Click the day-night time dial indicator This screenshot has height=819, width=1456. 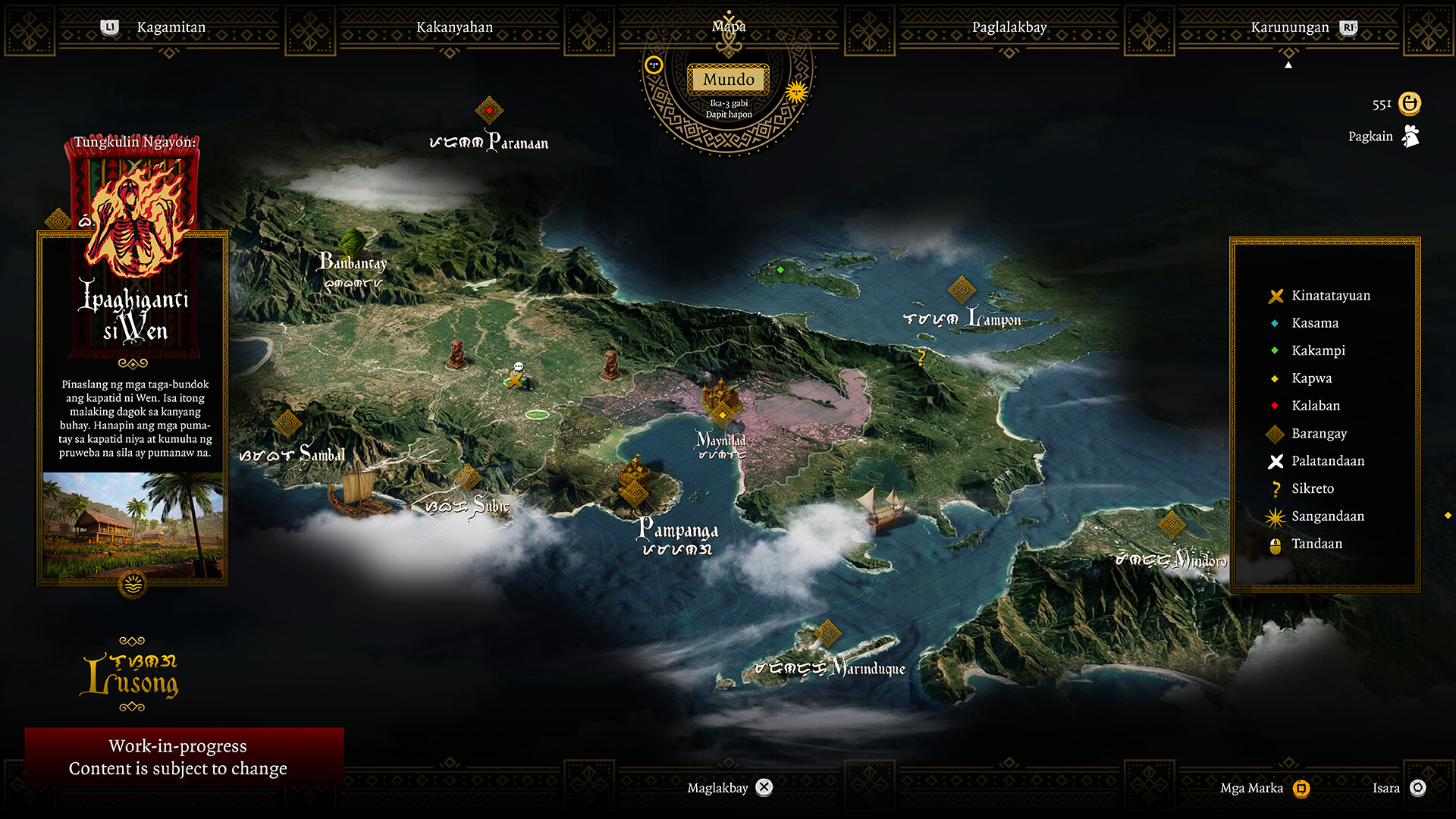pyautogui.click(x=795, y=90)
